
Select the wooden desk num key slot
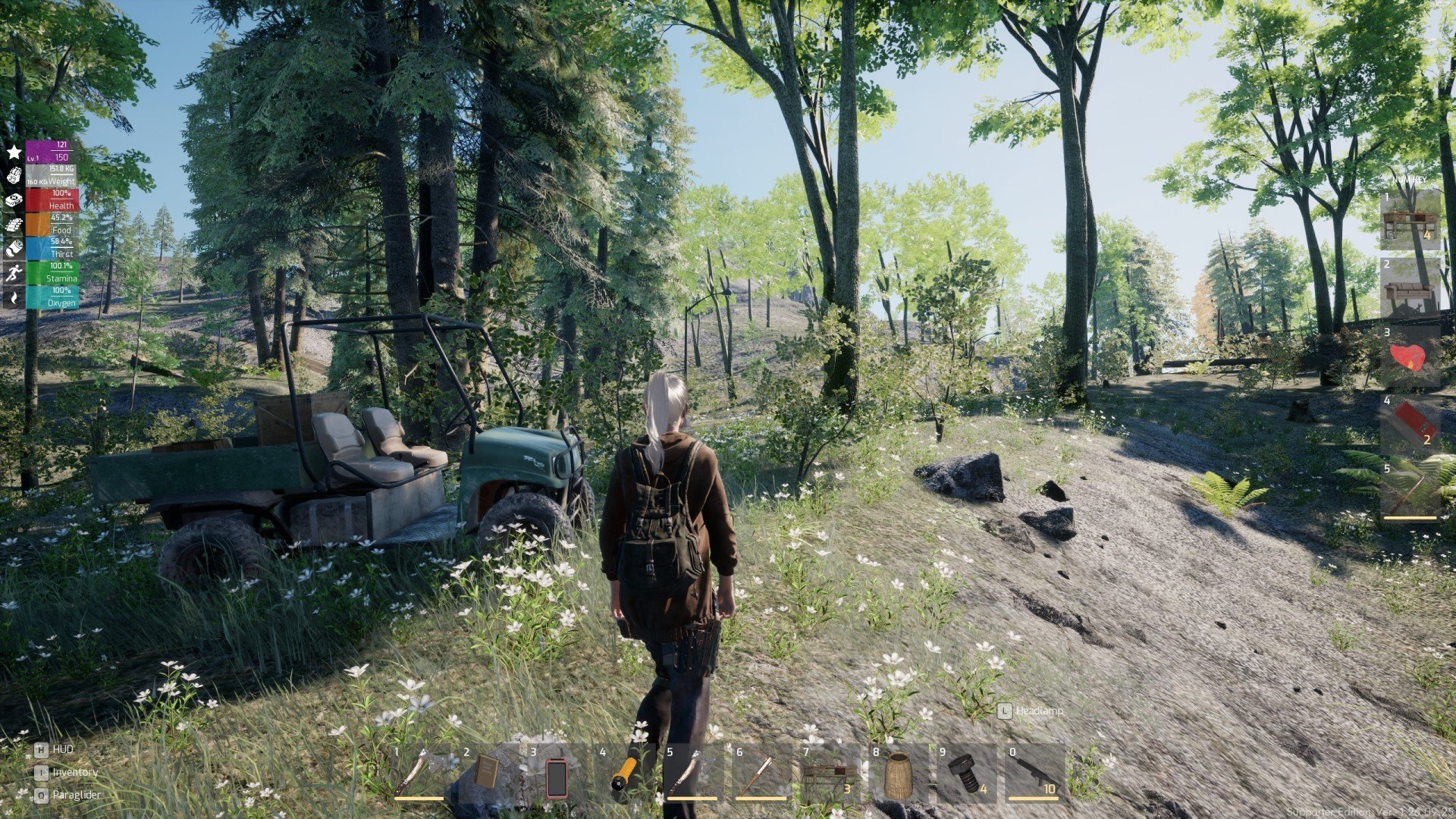pos(1410,220)
